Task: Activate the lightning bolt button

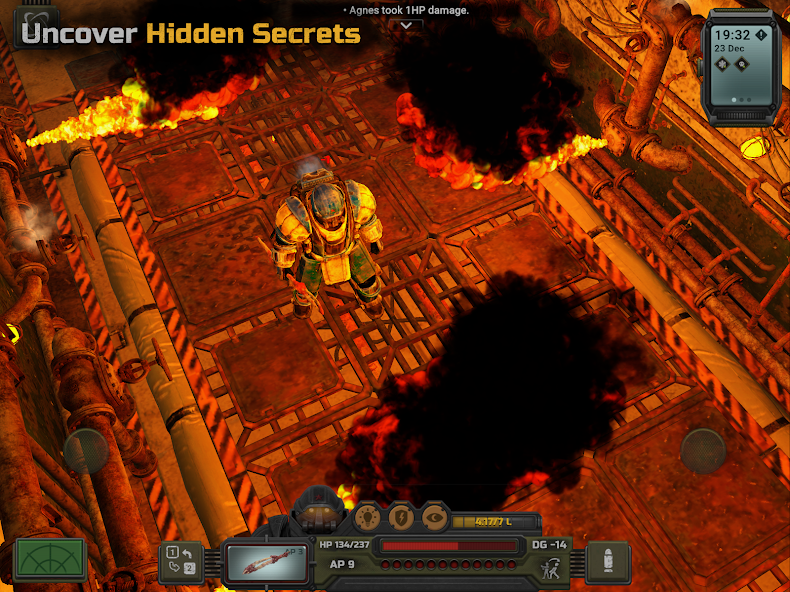Action: (401, 516)
